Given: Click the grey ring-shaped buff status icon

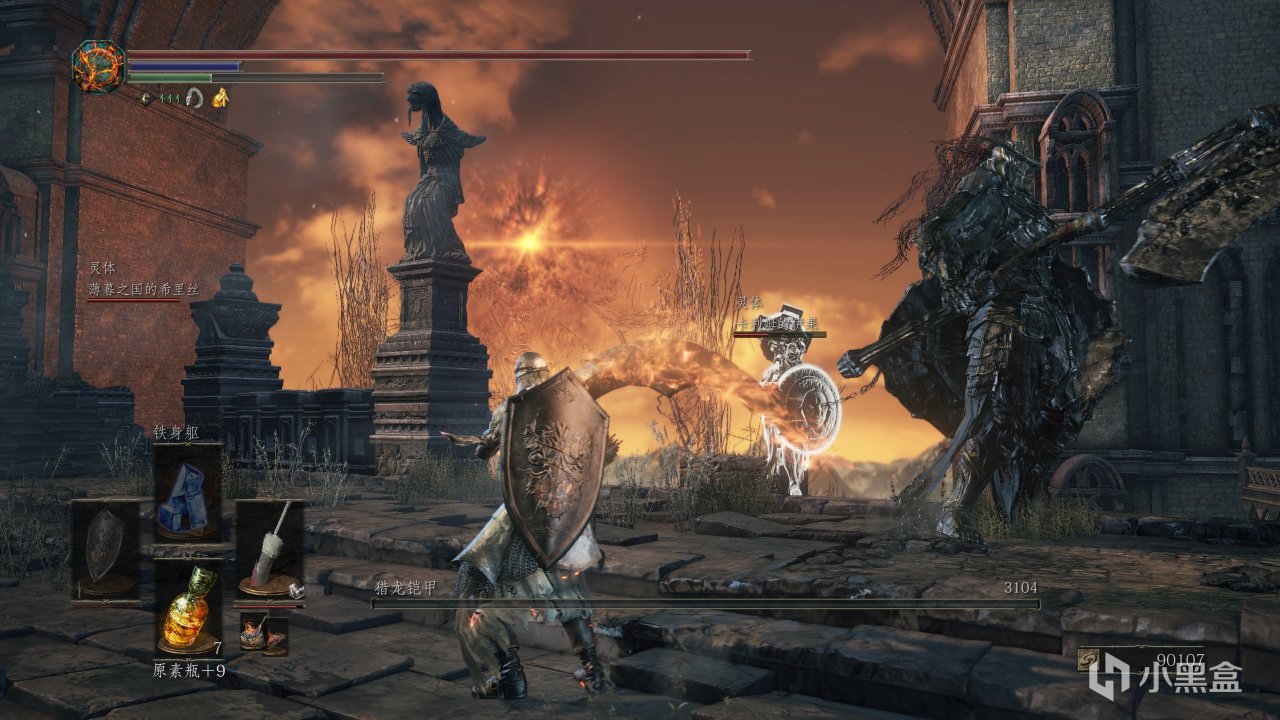Looking at the screenshot, I should coord(195,97).
